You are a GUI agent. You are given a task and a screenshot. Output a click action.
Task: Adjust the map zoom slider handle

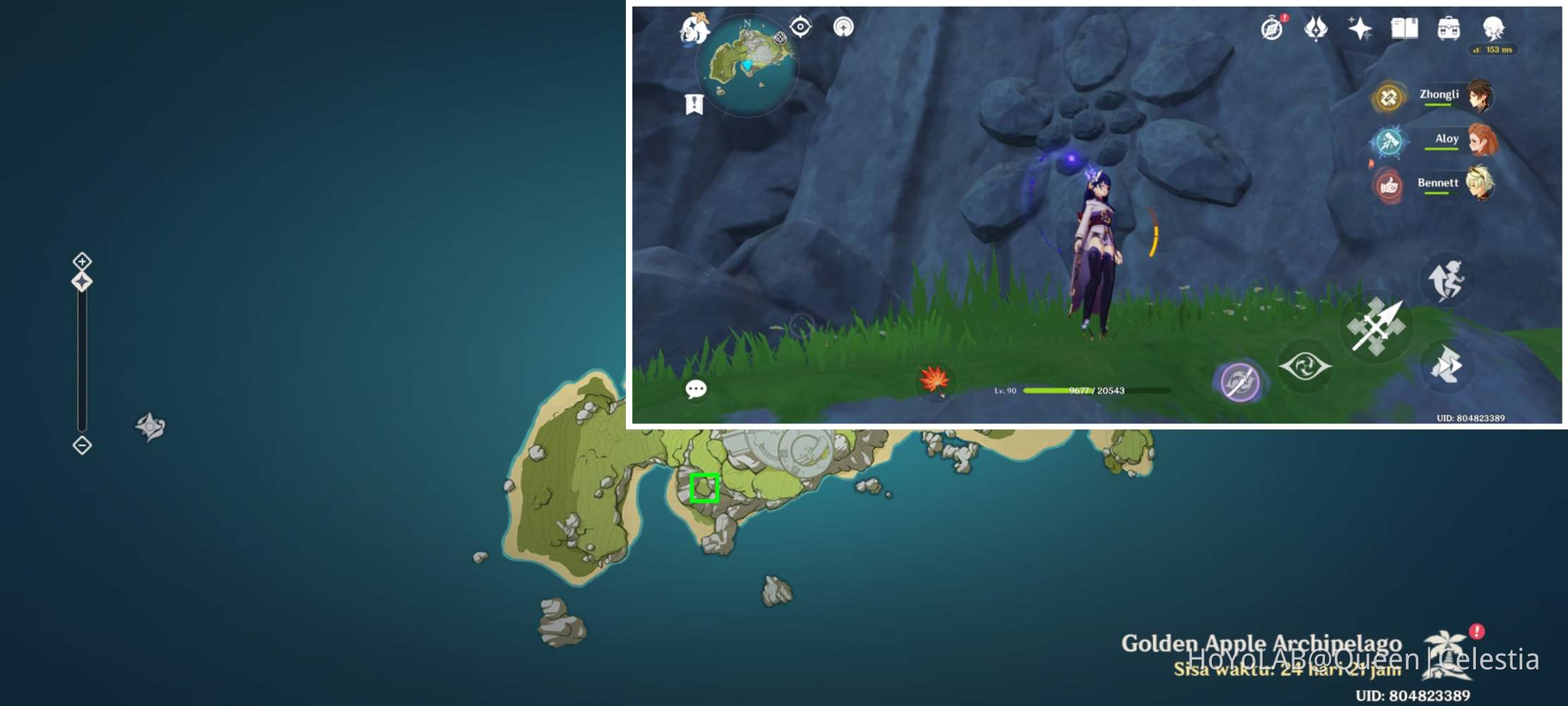pyautogui.click(x=82, y=282)
